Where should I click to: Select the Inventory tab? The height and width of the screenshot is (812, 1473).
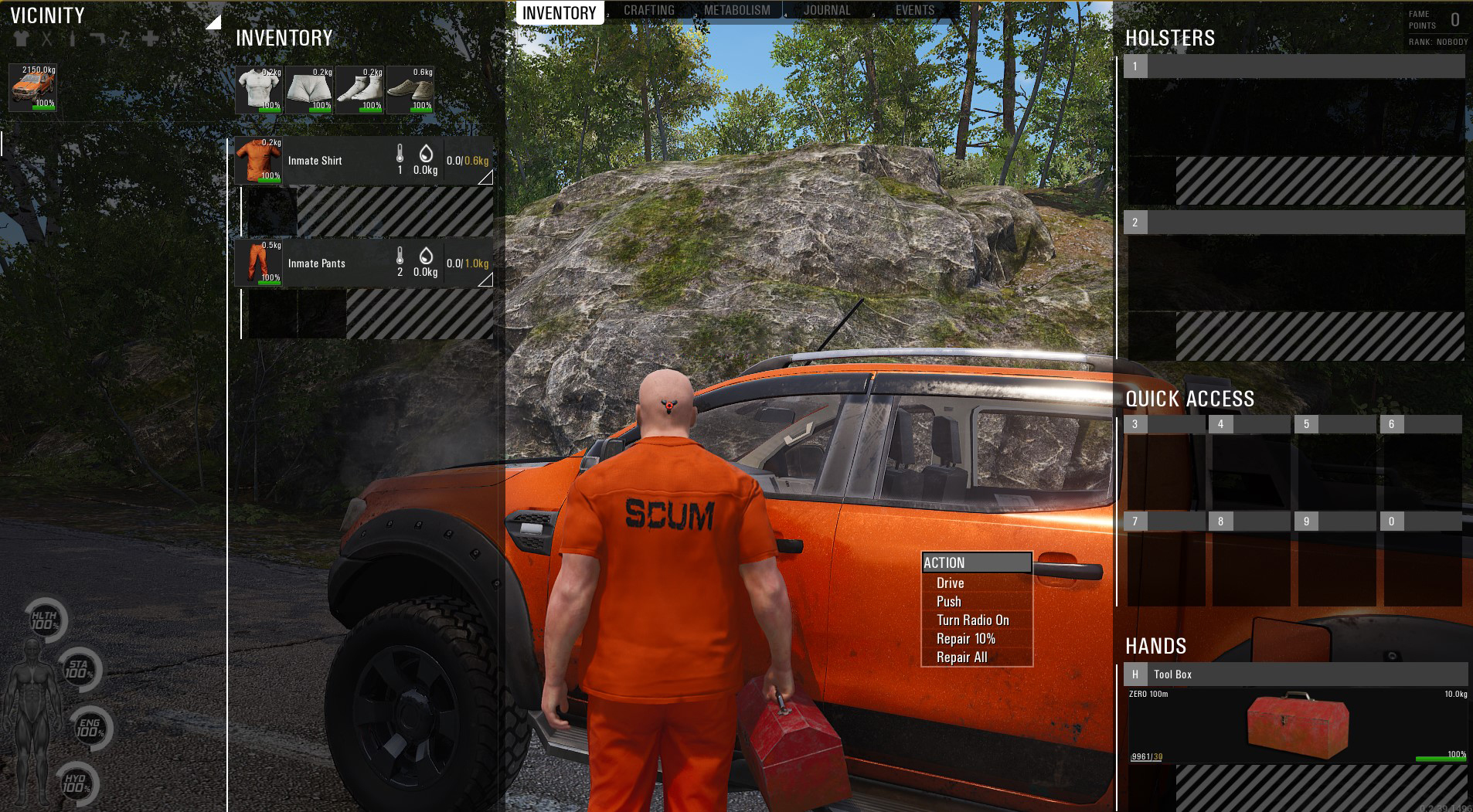coord(559,13)
